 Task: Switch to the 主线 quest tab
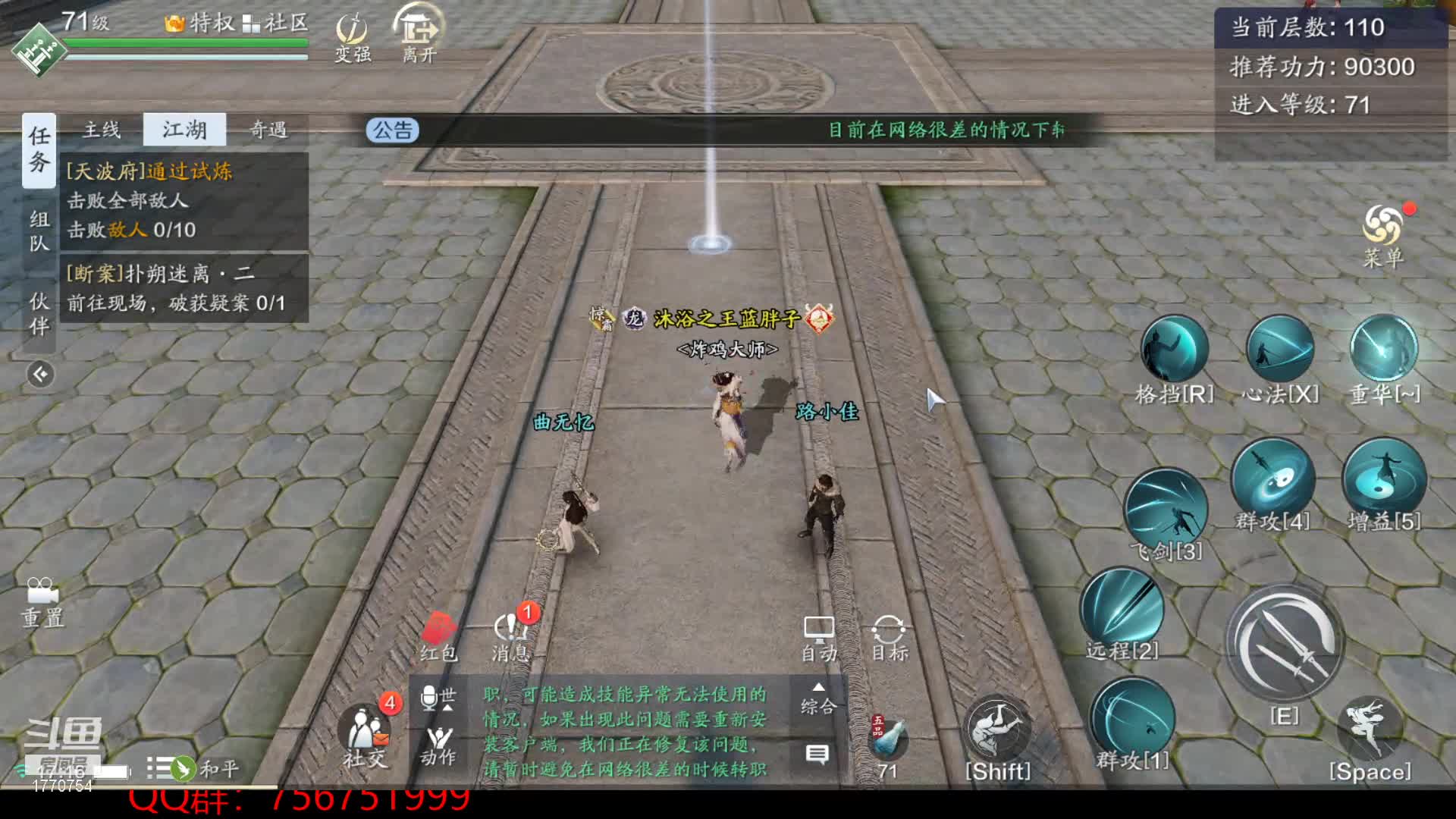(x=102, y=130)
